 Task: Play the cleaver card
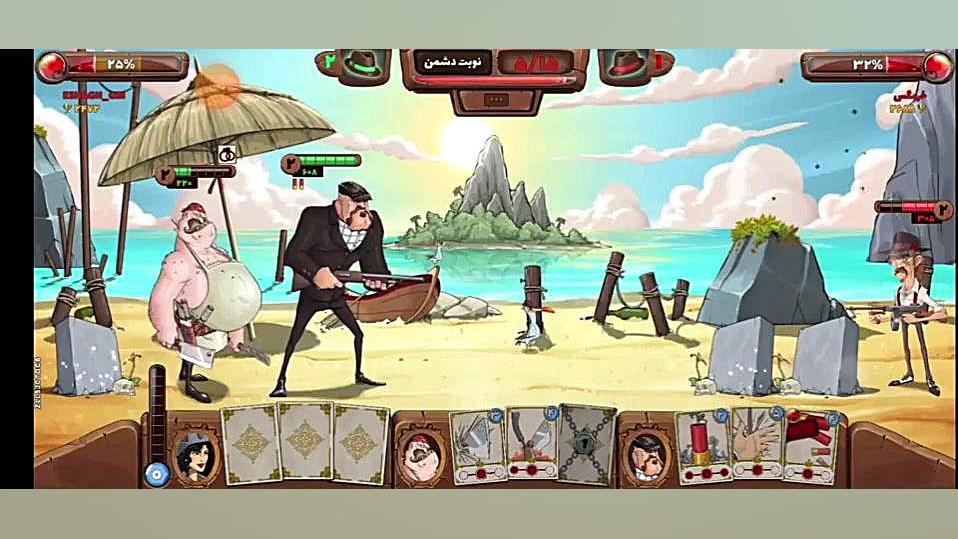tap(532, 444)
